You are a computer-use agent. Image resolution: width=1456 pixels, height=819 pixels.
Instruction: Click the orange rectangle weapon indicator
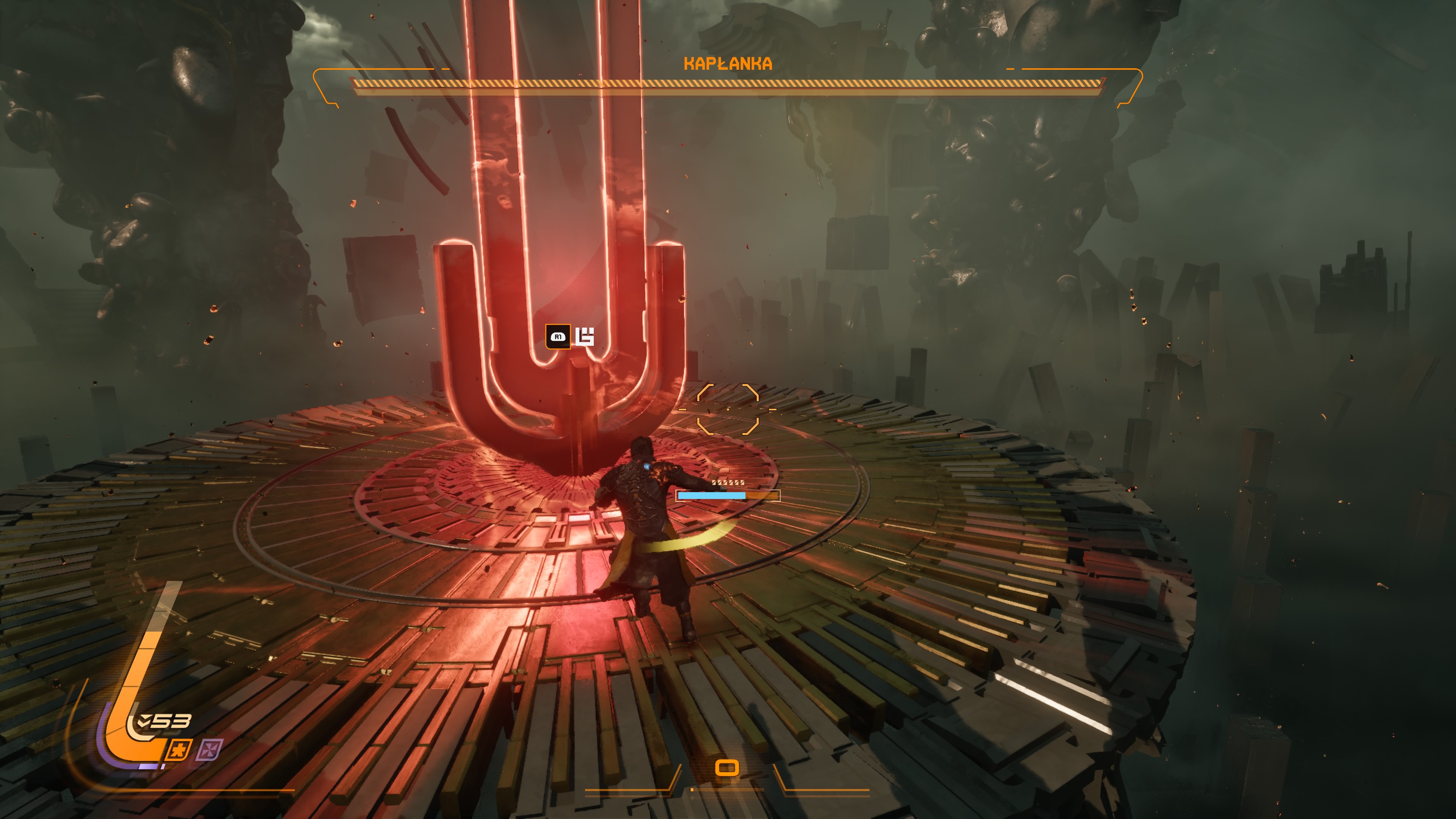coord(727,767)
